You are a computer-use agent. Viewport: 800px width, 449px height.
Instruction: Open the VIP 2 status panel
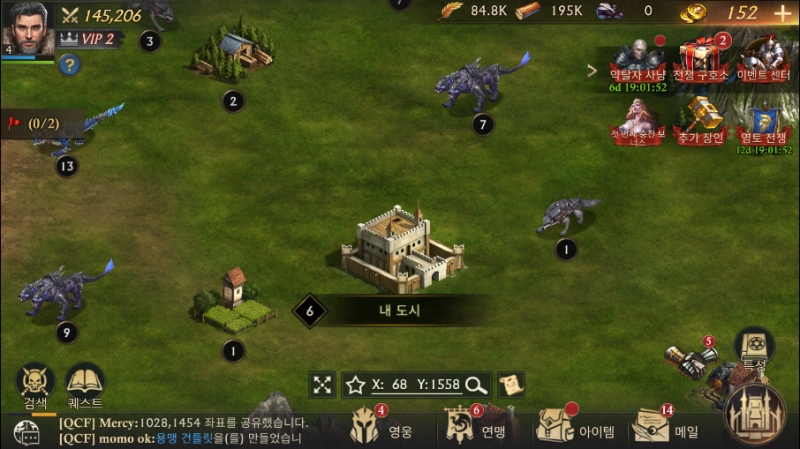tap(90, 39)
